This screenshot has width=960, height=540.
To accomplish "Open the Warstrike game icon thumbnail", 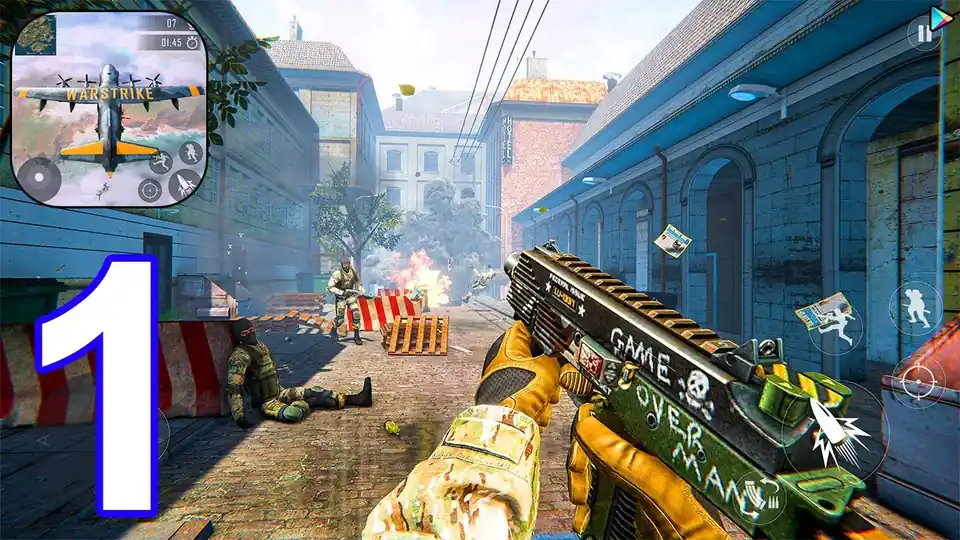I will (x=110, y=108).
